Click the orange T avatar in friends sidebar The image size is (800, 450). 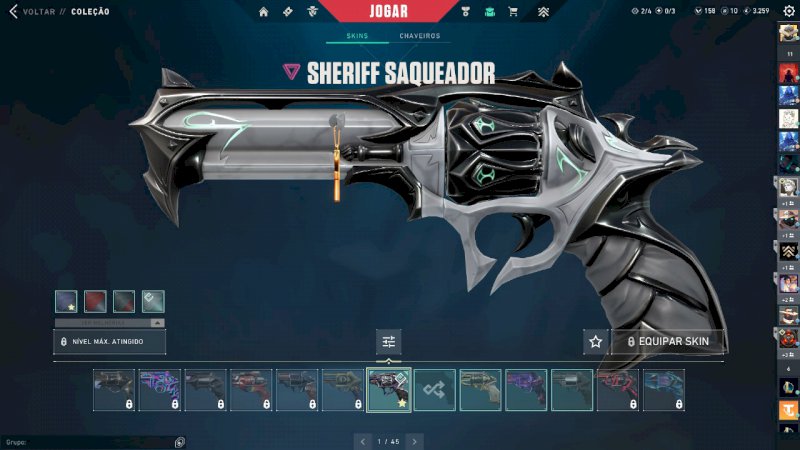[x=788, y=410]
